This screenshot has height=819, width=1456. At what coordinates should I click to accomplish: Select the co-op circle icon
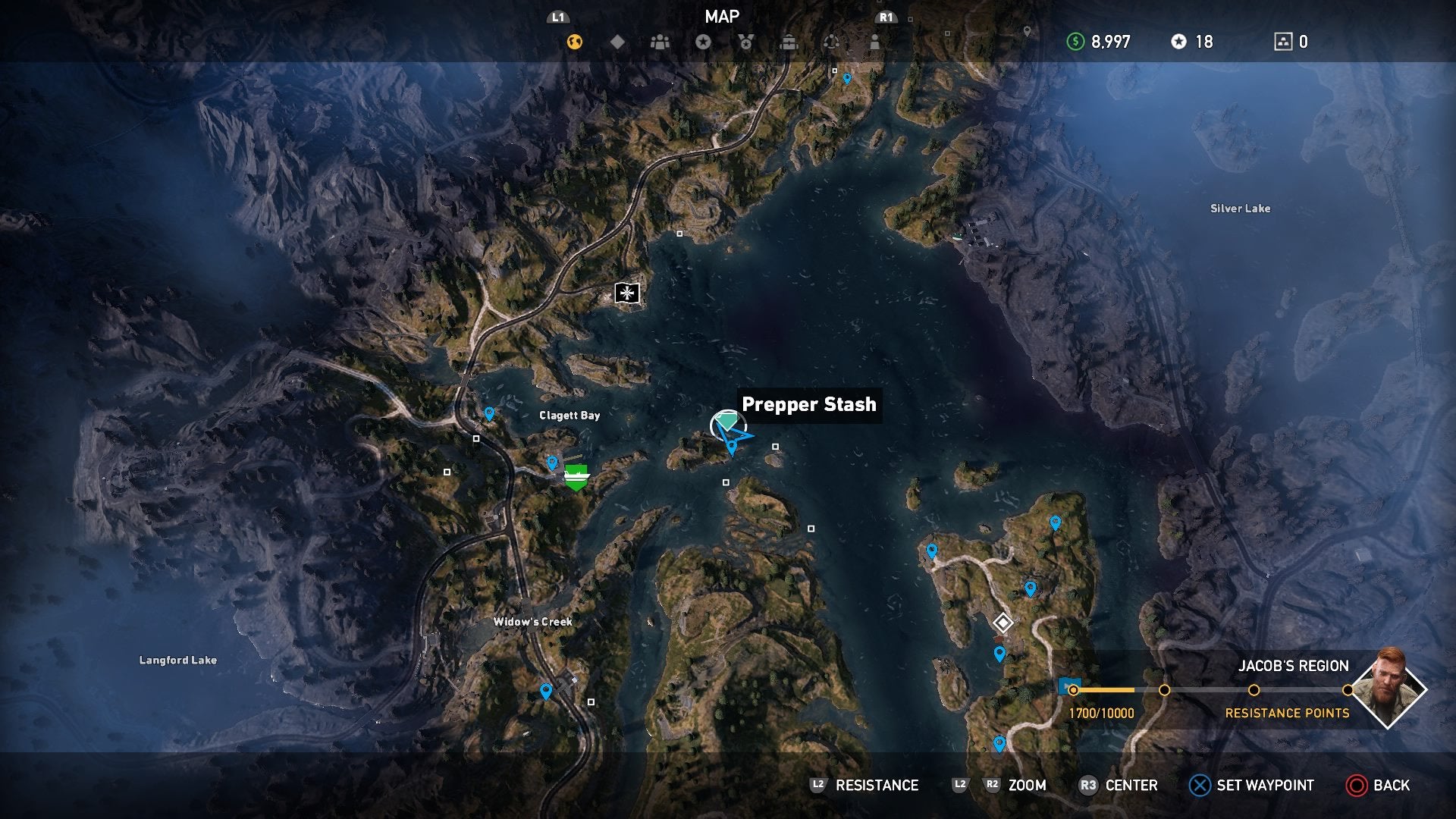(832, 42)
